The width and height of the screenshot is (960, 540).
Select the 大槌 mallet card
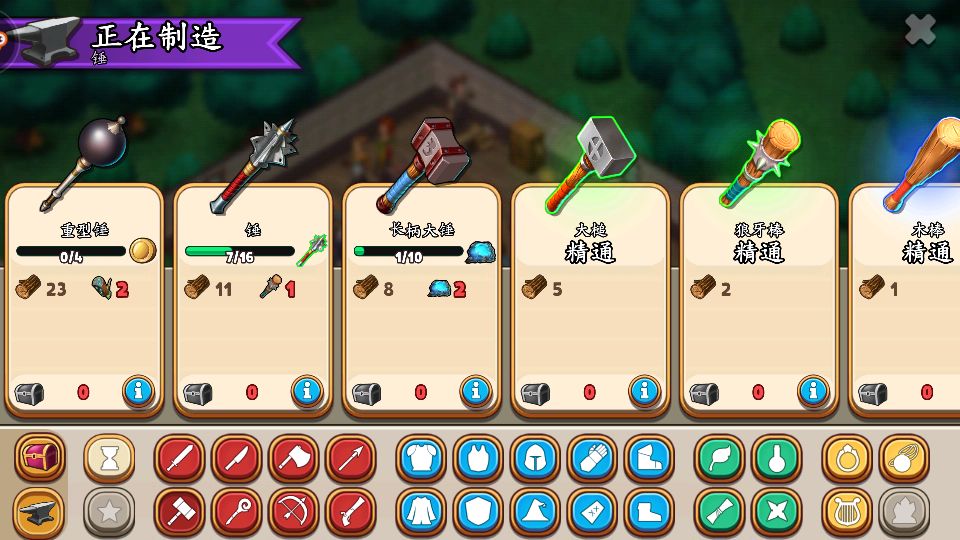click(590, 300)
